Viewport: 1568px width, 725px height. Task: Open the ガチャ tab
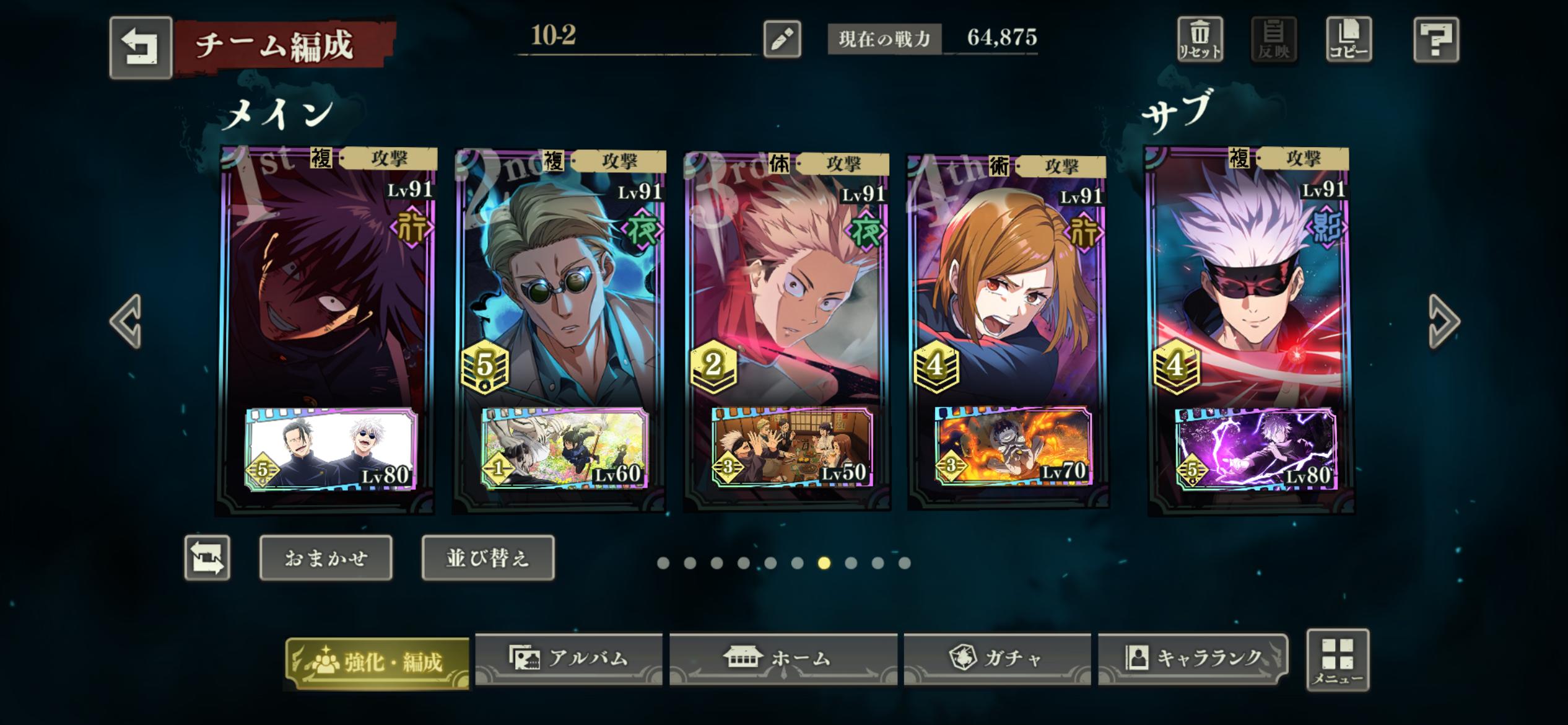pos(997,659)
